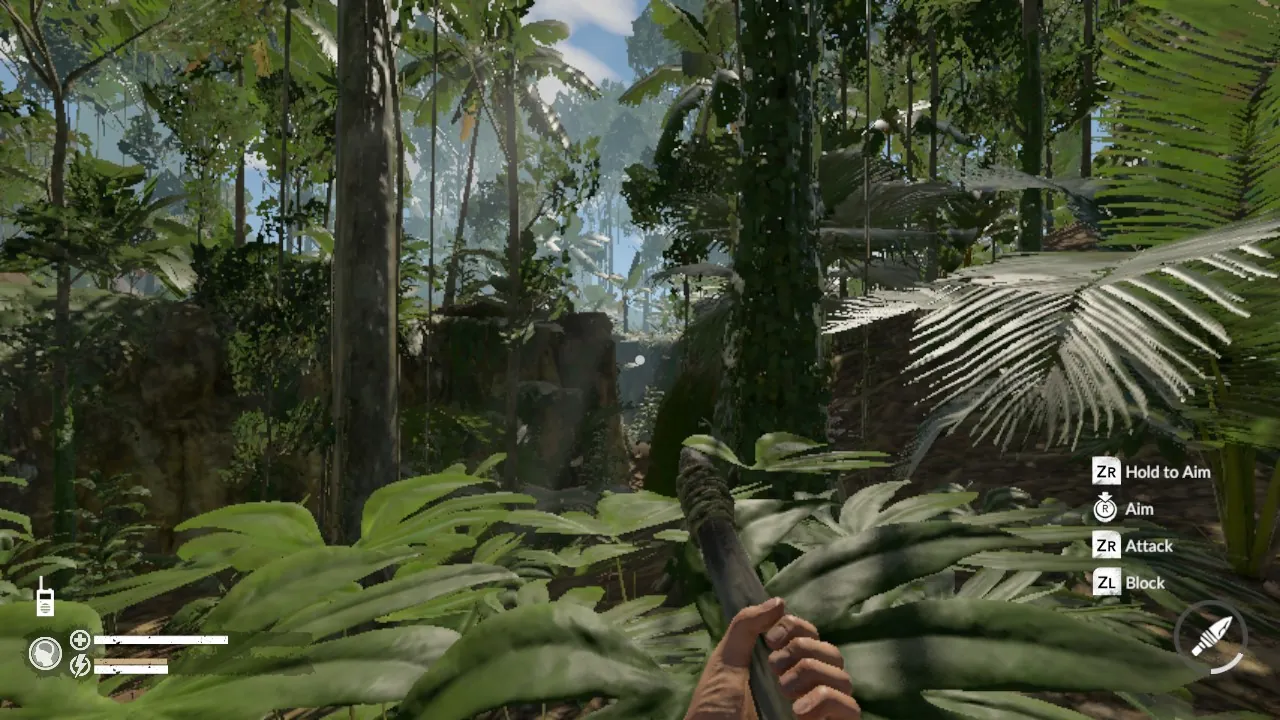Click the health plus icon
The height and width of the screenshot is (720, 1280).
click(x=80, y=640)
